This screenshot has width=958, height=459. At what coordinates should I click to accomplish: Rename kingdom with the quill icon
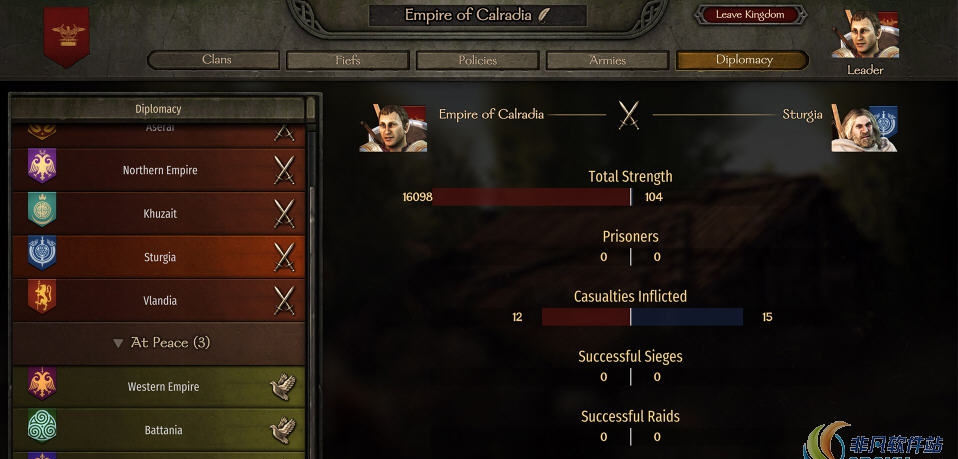[x=572, y=15]
